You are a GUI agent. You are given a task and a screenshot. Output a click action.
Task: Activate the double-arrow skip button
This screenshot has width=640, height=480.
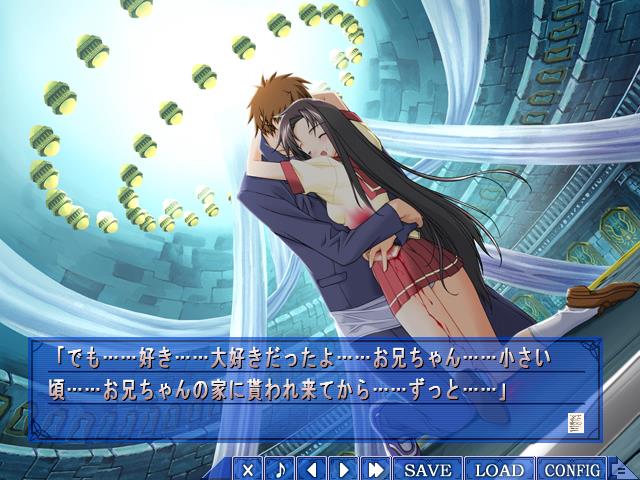coord(376,469)
